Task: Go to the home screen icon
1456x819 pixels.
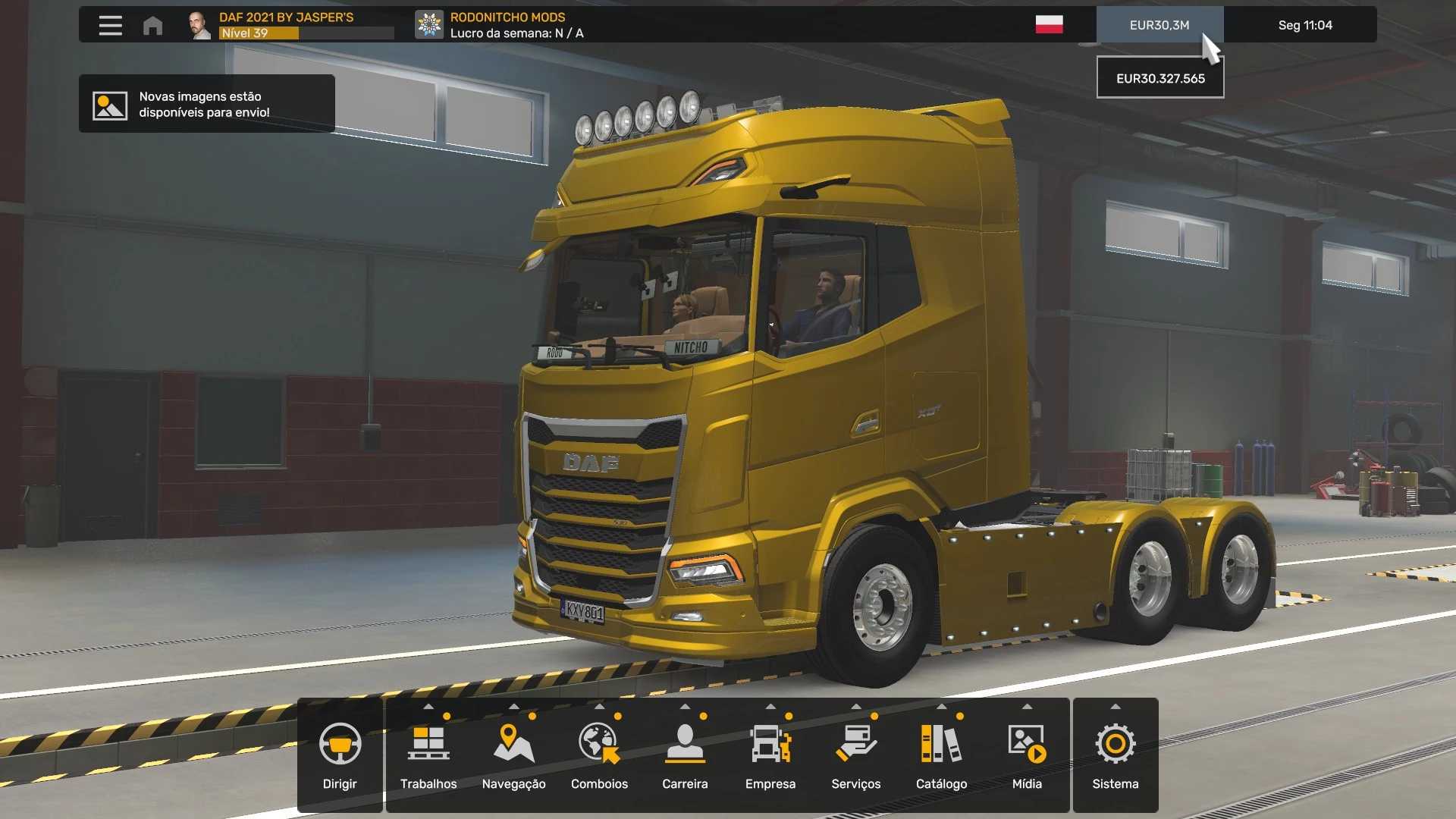Action: click(152, 25)
